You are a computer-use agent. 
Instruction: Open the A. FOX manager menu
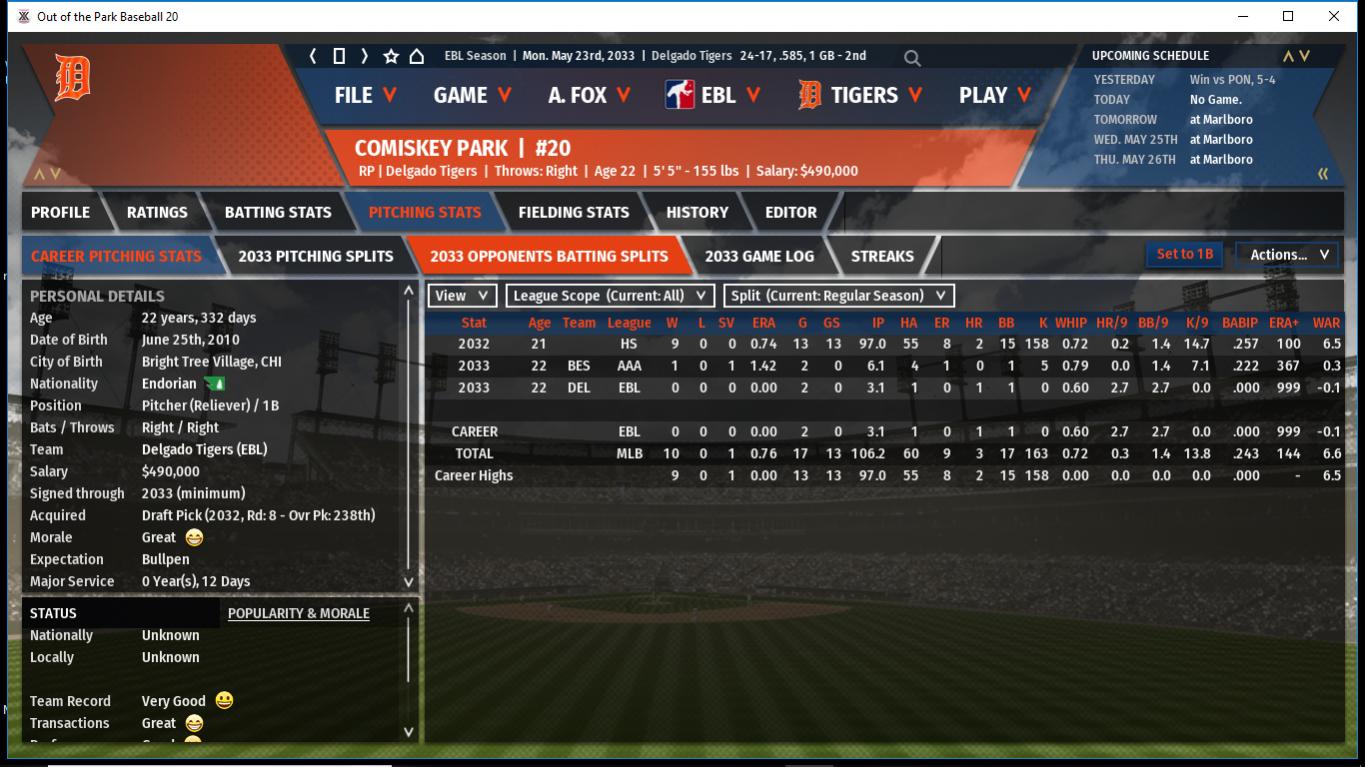click(589, 95)
